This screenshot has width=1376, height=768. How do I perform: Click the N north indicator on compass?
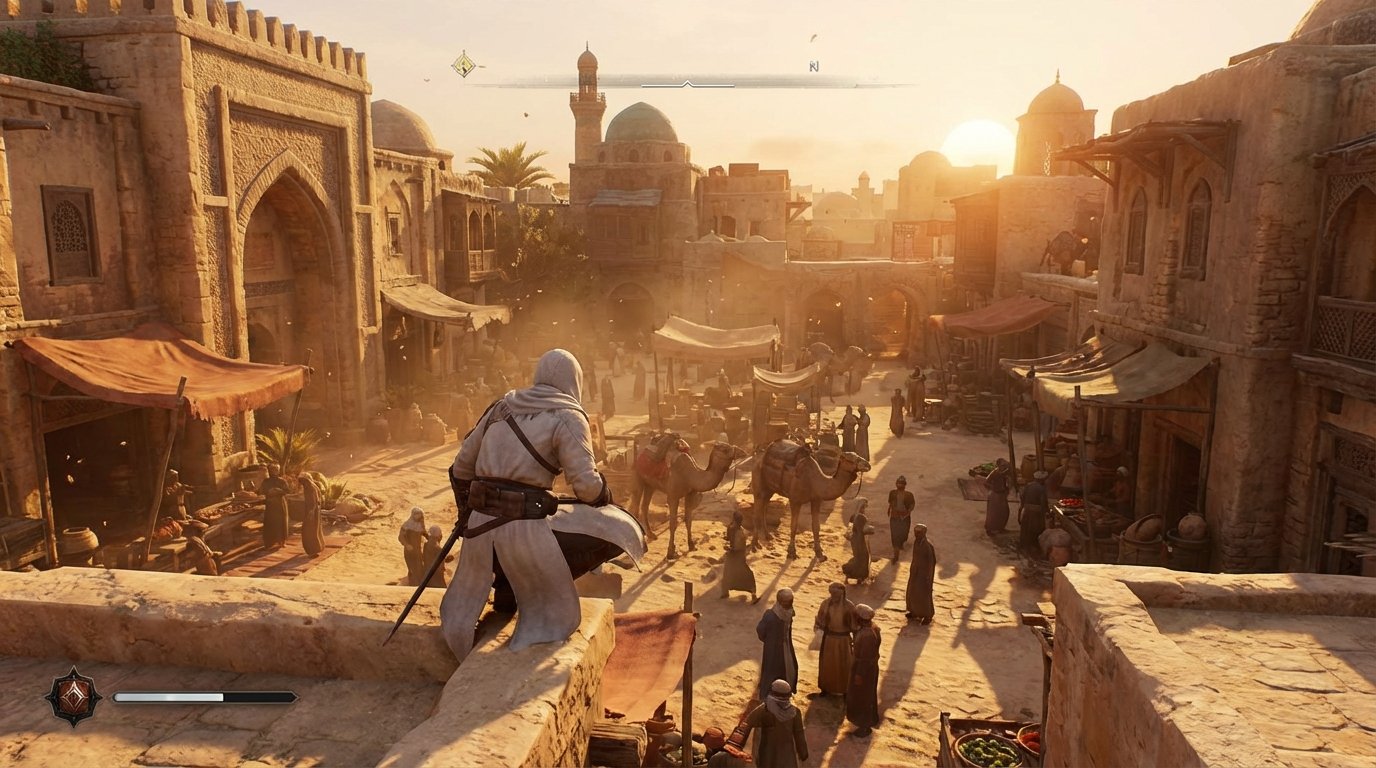point(814,66)
